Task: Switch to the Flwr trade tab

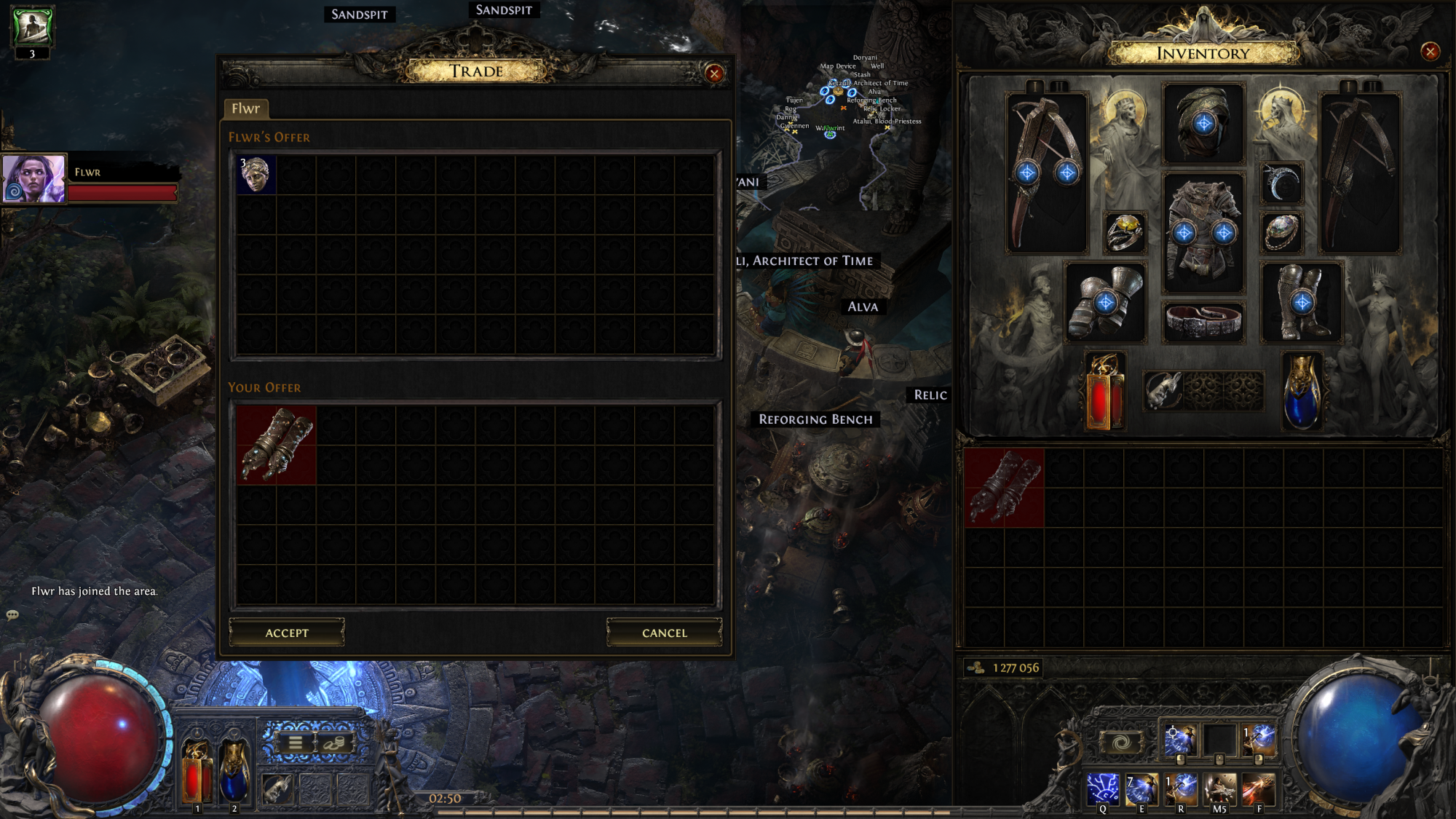Action: (245, 109)
